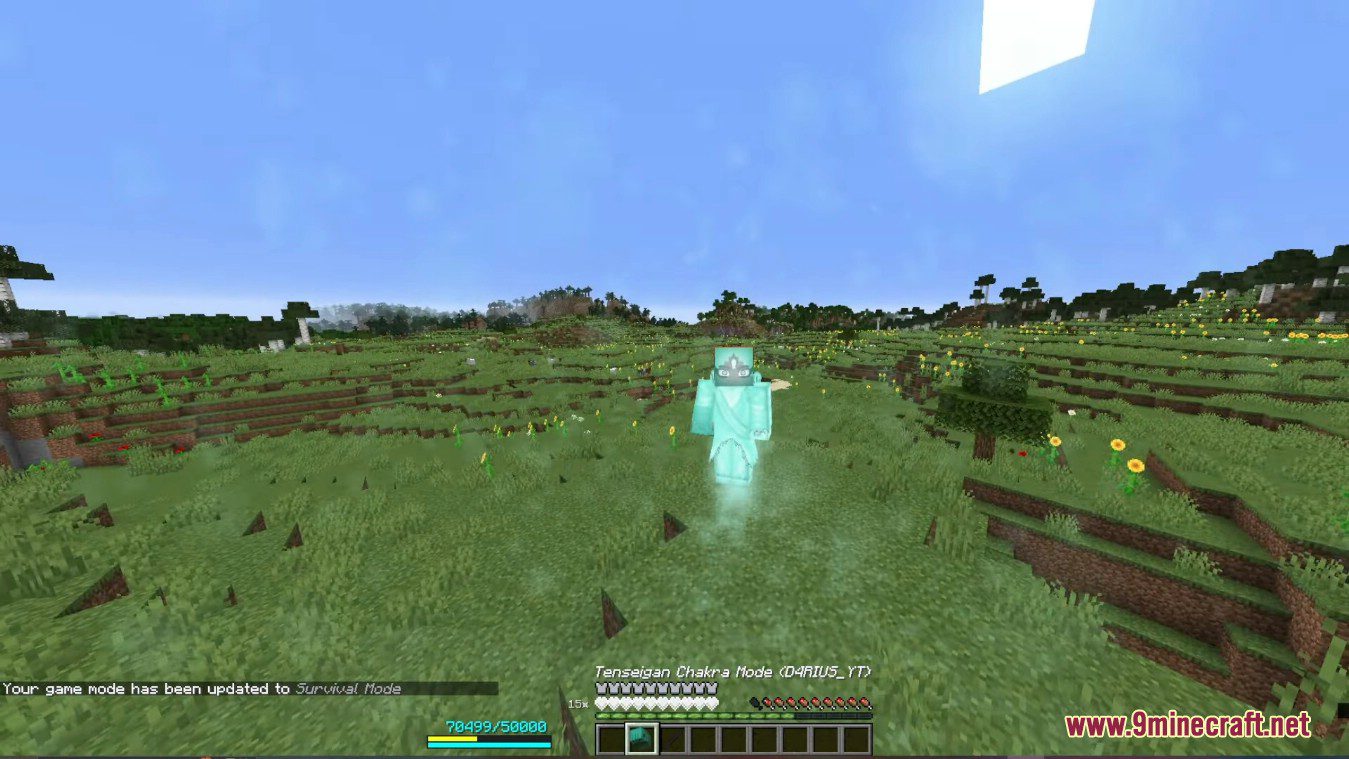The image size is (1349, 759).
Task: Click the last heart in the health bar
Action: (713, 703)
